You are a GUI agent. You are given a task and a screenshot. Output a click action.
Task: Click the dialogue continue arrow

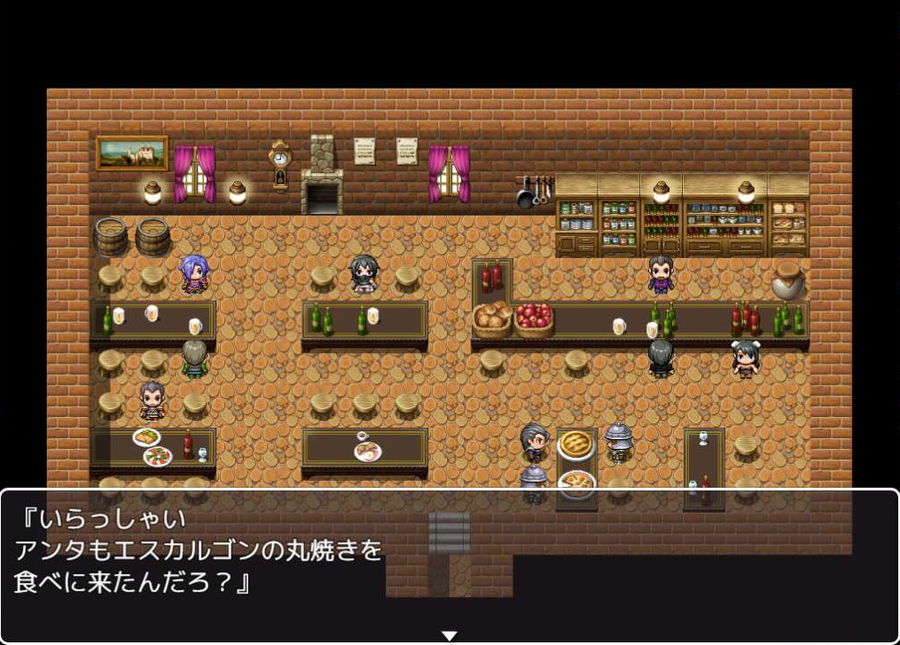[449, 635]
